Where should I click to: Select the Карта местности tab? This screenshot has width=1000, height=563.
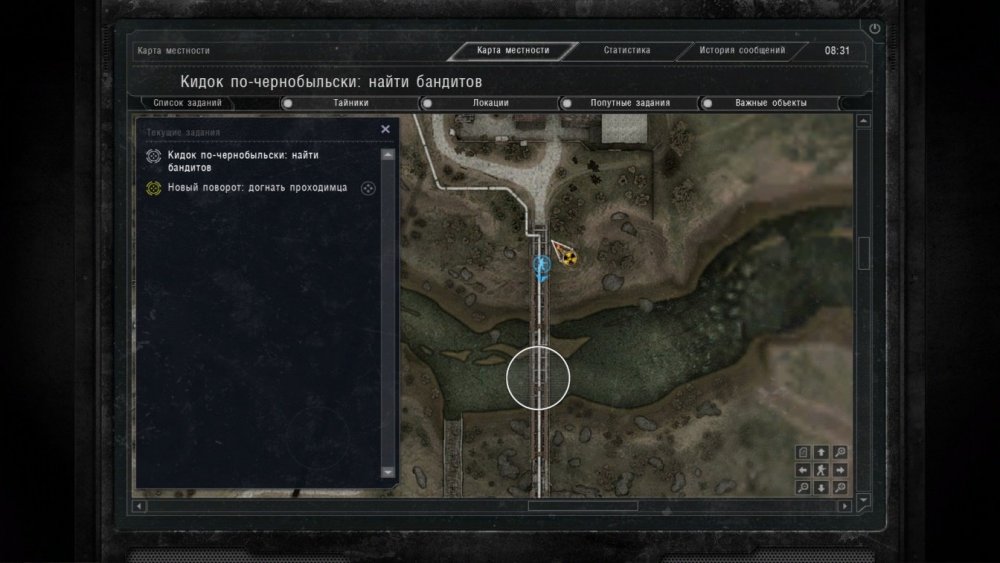(x=512, y=51)
